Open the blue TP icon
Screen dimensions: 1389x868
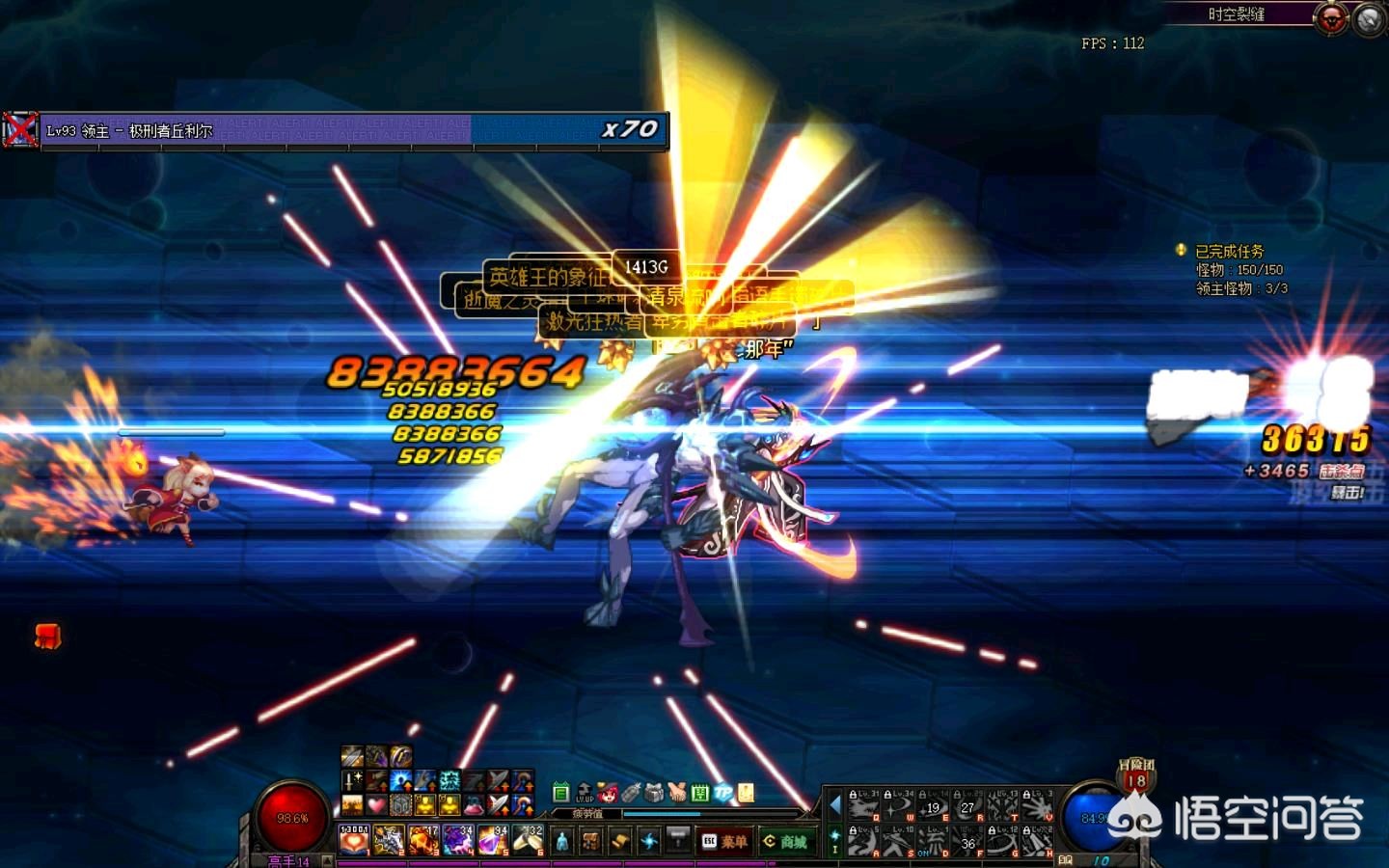click(723, 793)
